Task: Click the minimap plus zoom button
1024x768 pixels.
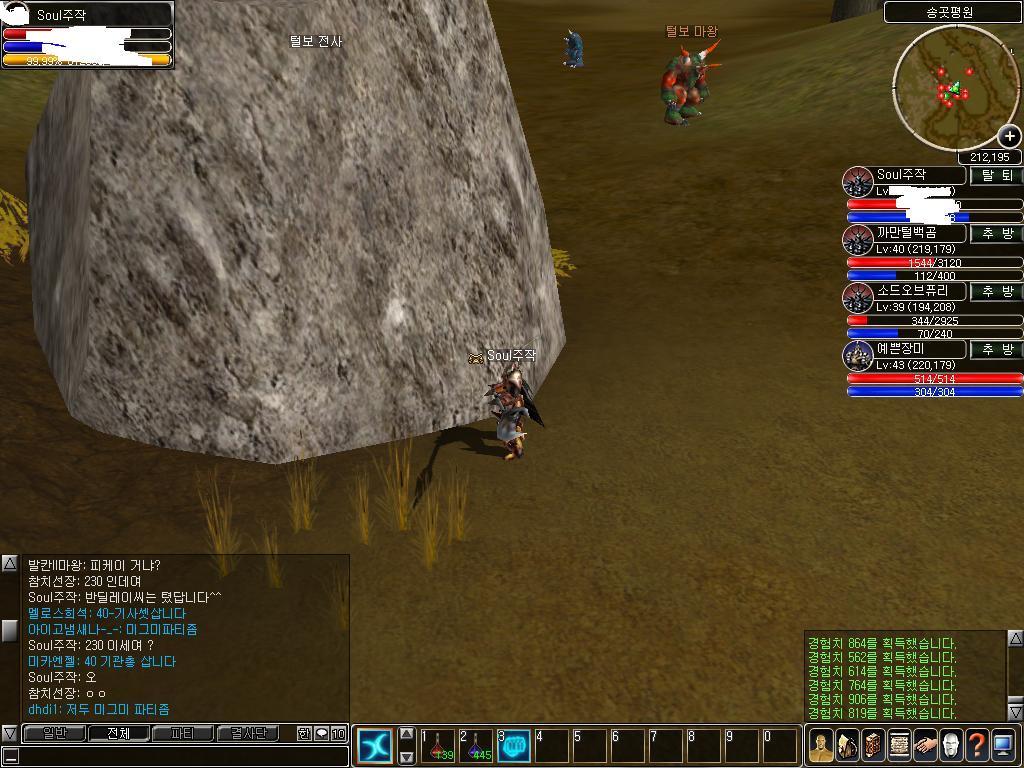Action: point(1009,136)
